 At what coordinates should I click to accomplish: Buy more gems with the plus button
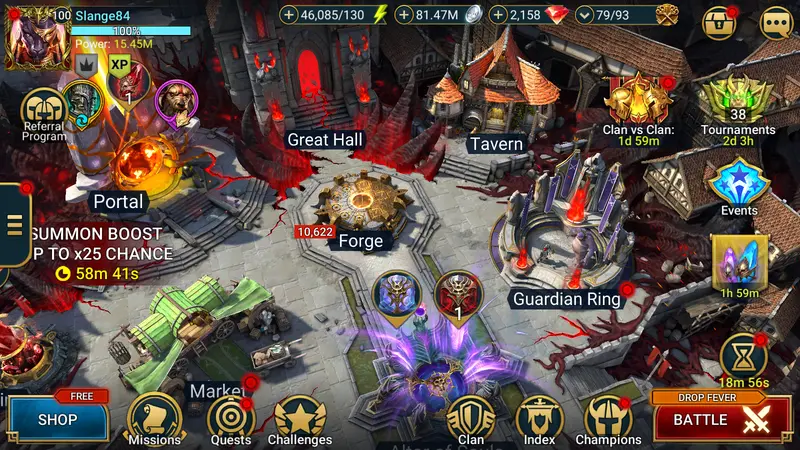click(498, 15)
